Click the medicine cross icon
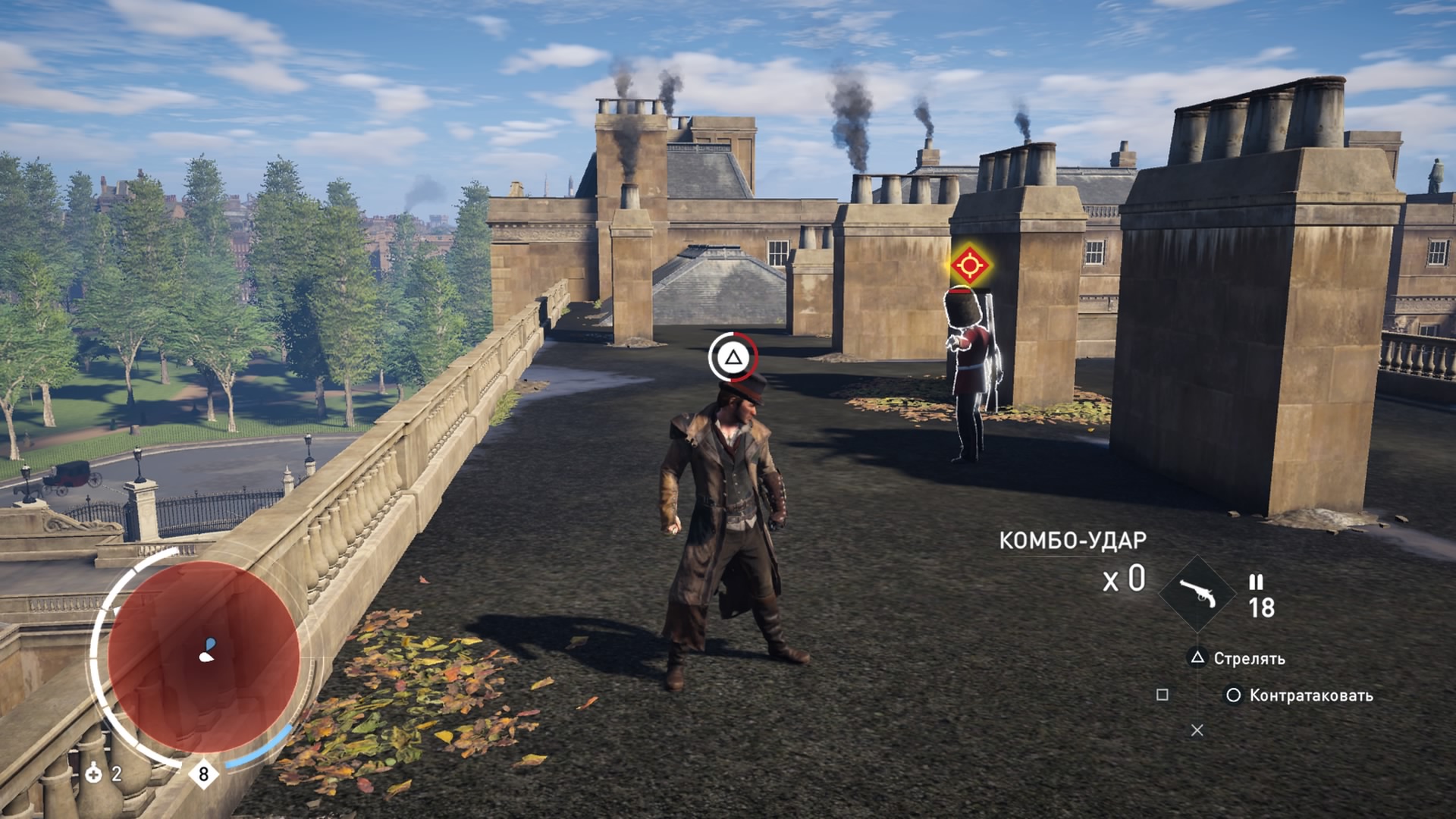This screenshot has width=1456, height=819. pos(93,773)
